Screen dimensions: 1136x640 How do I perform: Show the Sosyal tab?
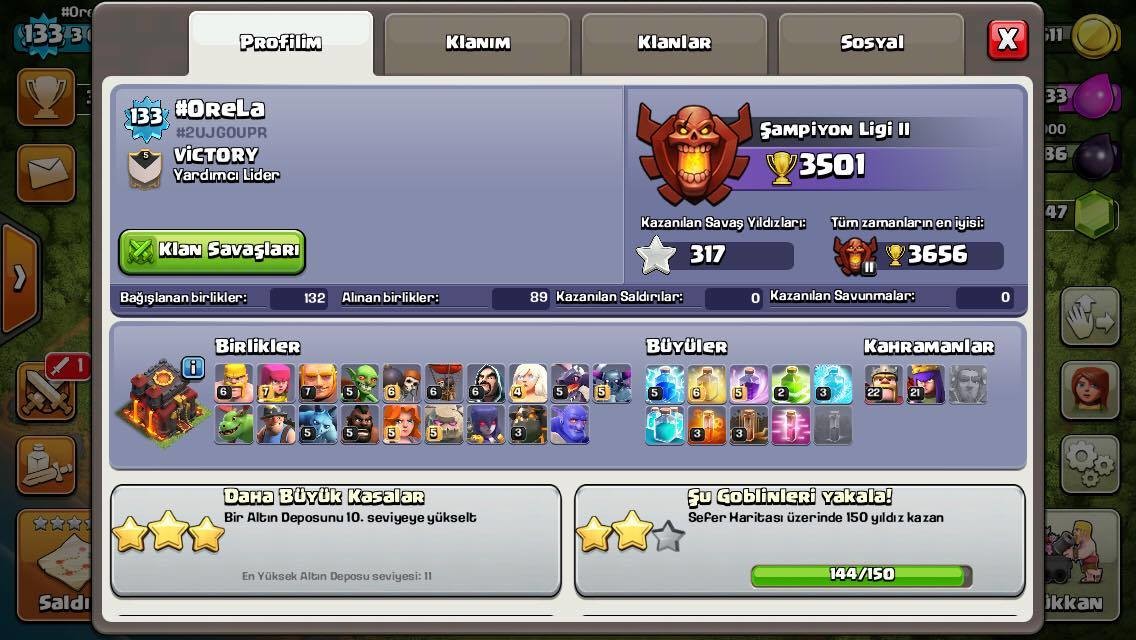(871, 43)
